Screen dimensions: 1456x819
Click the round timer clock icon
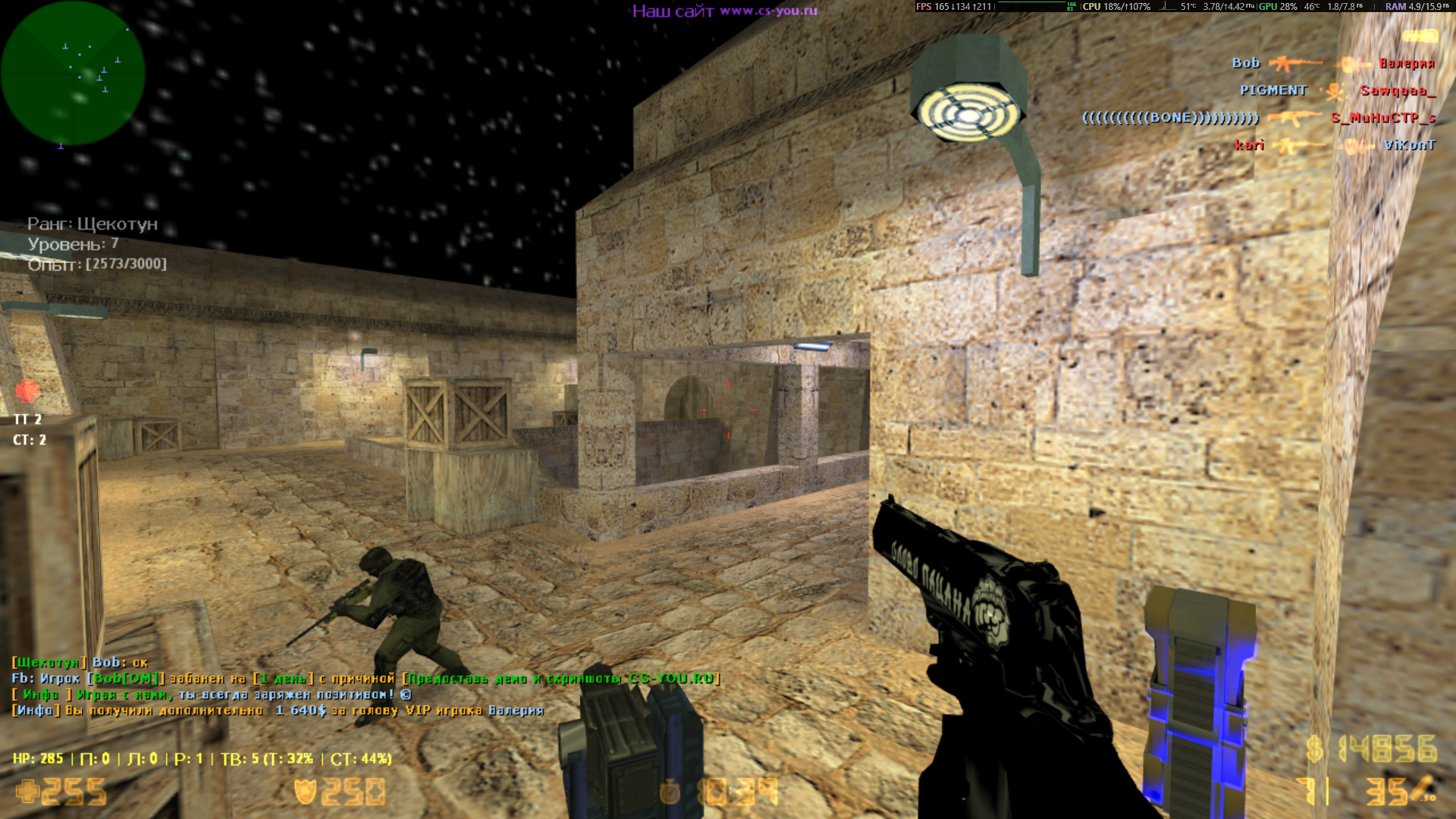pos(670,793)
